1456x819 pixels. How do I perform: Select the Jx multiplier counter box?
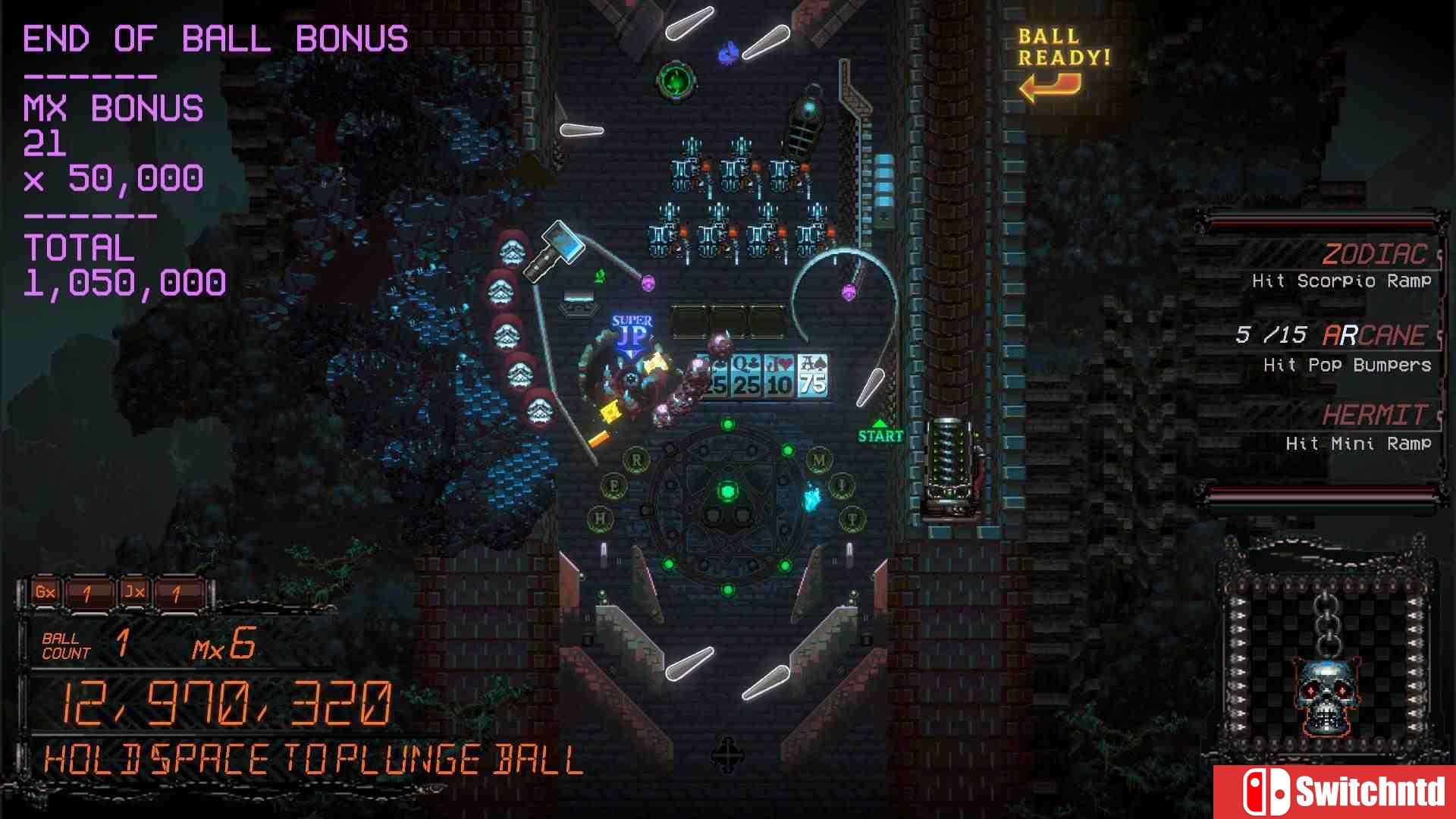135,592
